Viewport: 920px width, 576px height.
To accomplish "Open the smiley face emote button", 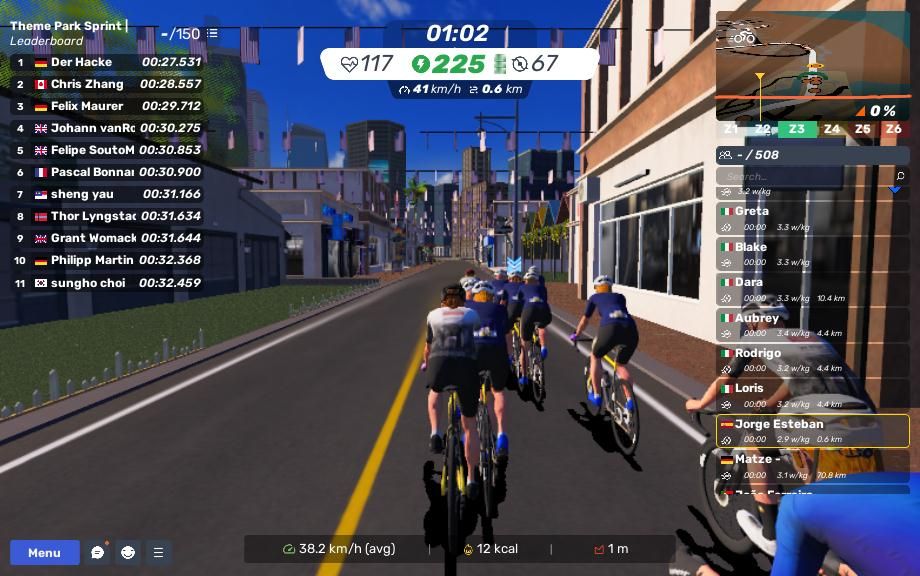I will [128, 552].
